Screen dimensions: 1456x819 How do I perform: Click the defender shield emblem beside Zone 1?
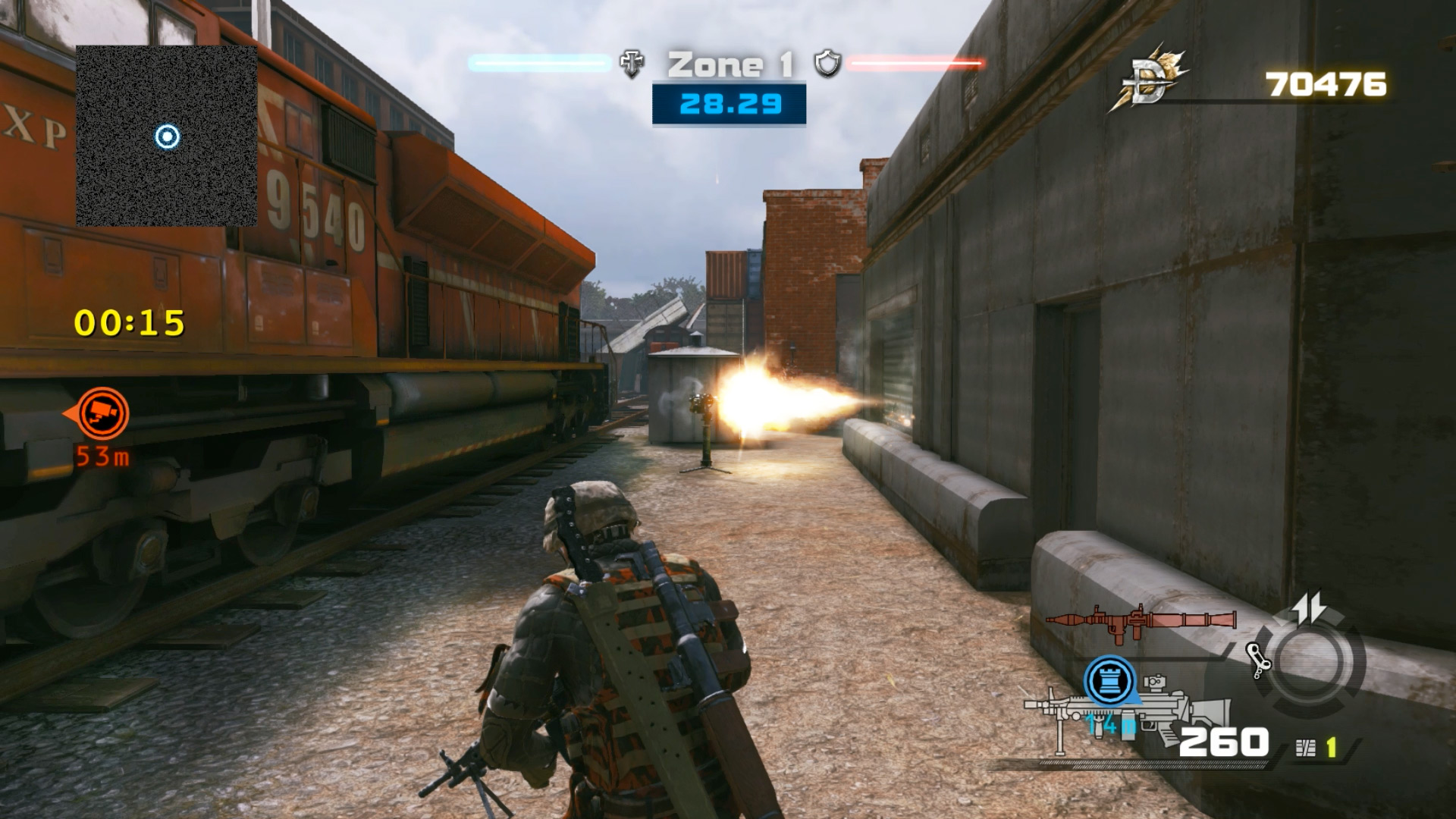tap(827, 64)
